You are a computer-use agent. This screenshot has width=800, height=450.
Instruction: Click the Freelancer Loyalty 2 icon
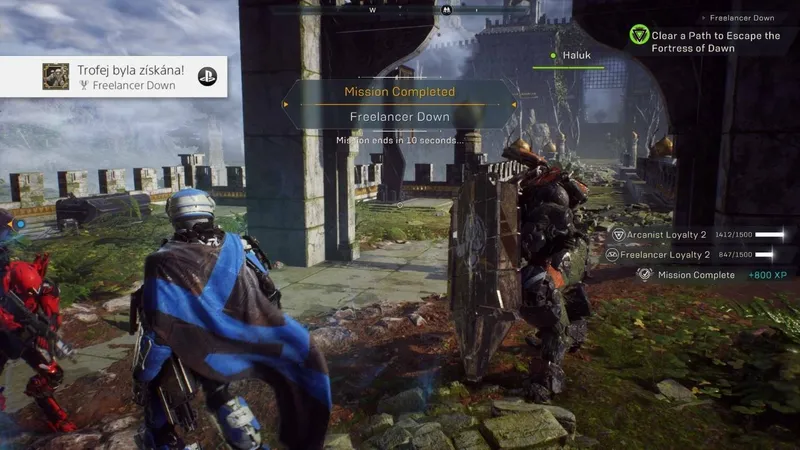point(612,255)
